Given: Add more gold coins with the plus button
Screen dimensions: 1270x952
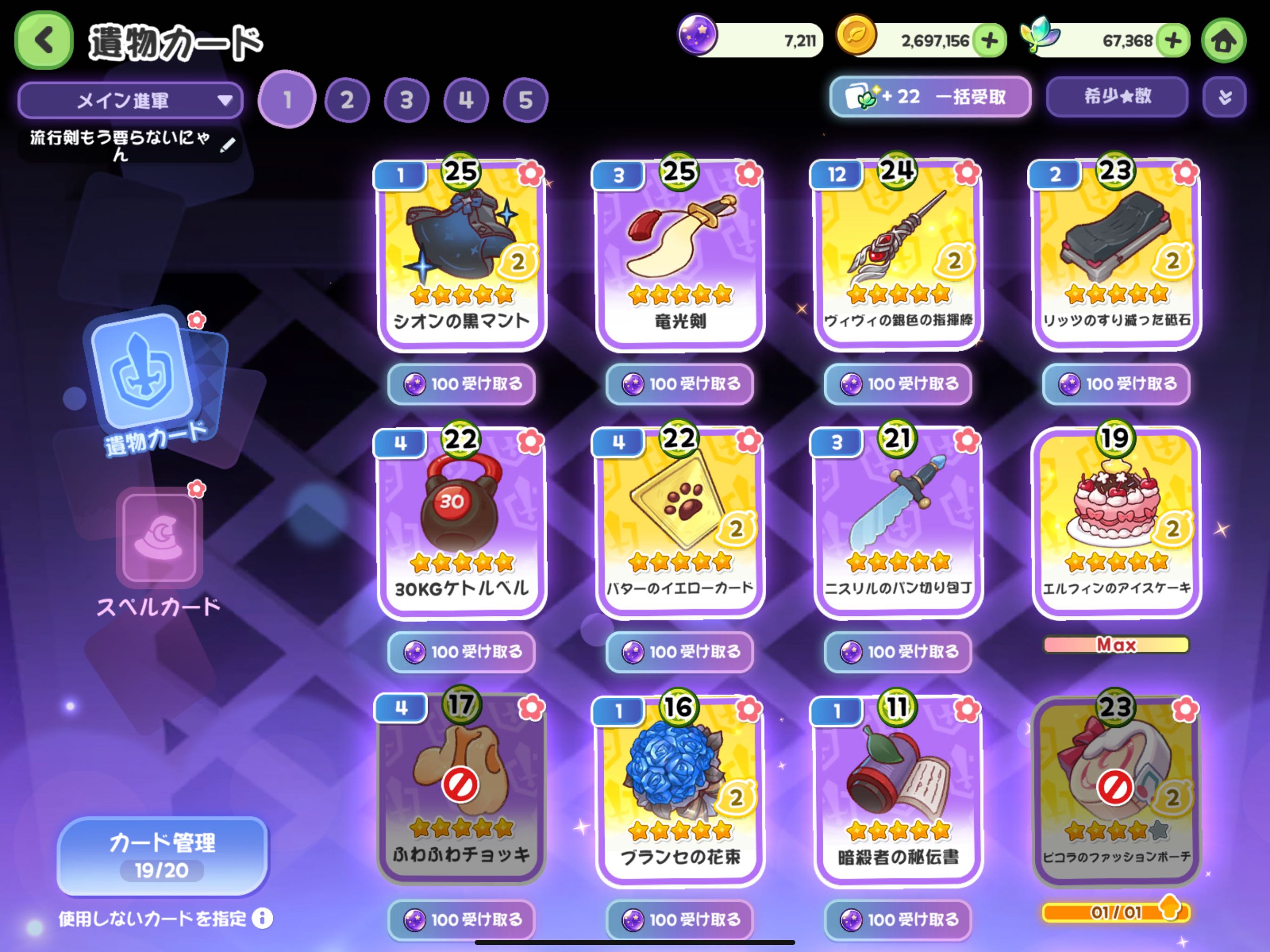Looking at the screenshot, I should (x=990, y=41).
